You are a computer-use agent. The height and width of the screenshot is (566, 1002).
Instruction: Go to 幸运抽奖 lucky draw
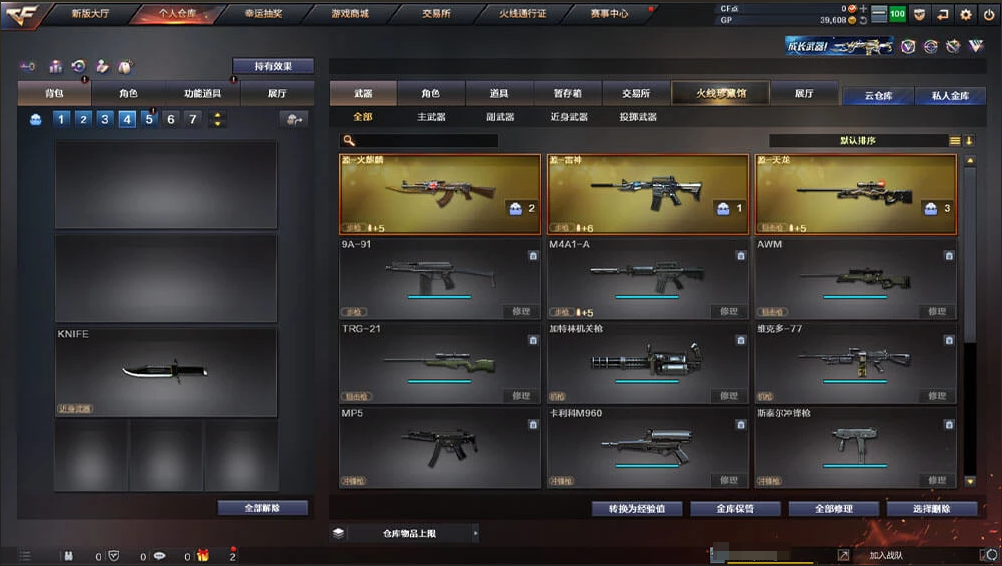(x=263, y=14)
